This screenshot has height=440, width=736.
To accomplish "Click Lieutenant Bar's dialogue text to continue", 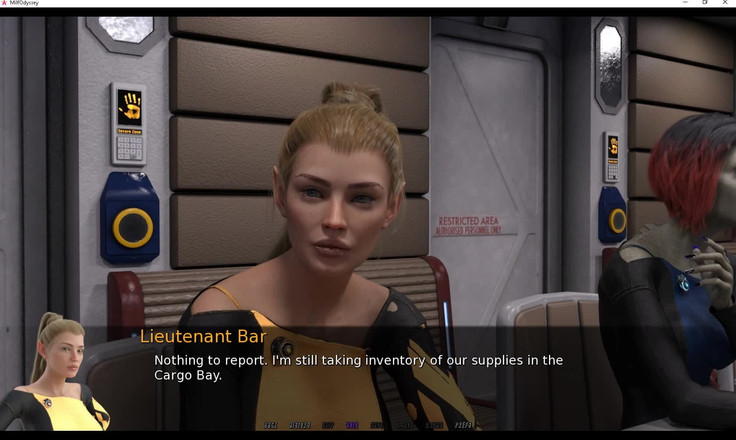I will [358, 367].
